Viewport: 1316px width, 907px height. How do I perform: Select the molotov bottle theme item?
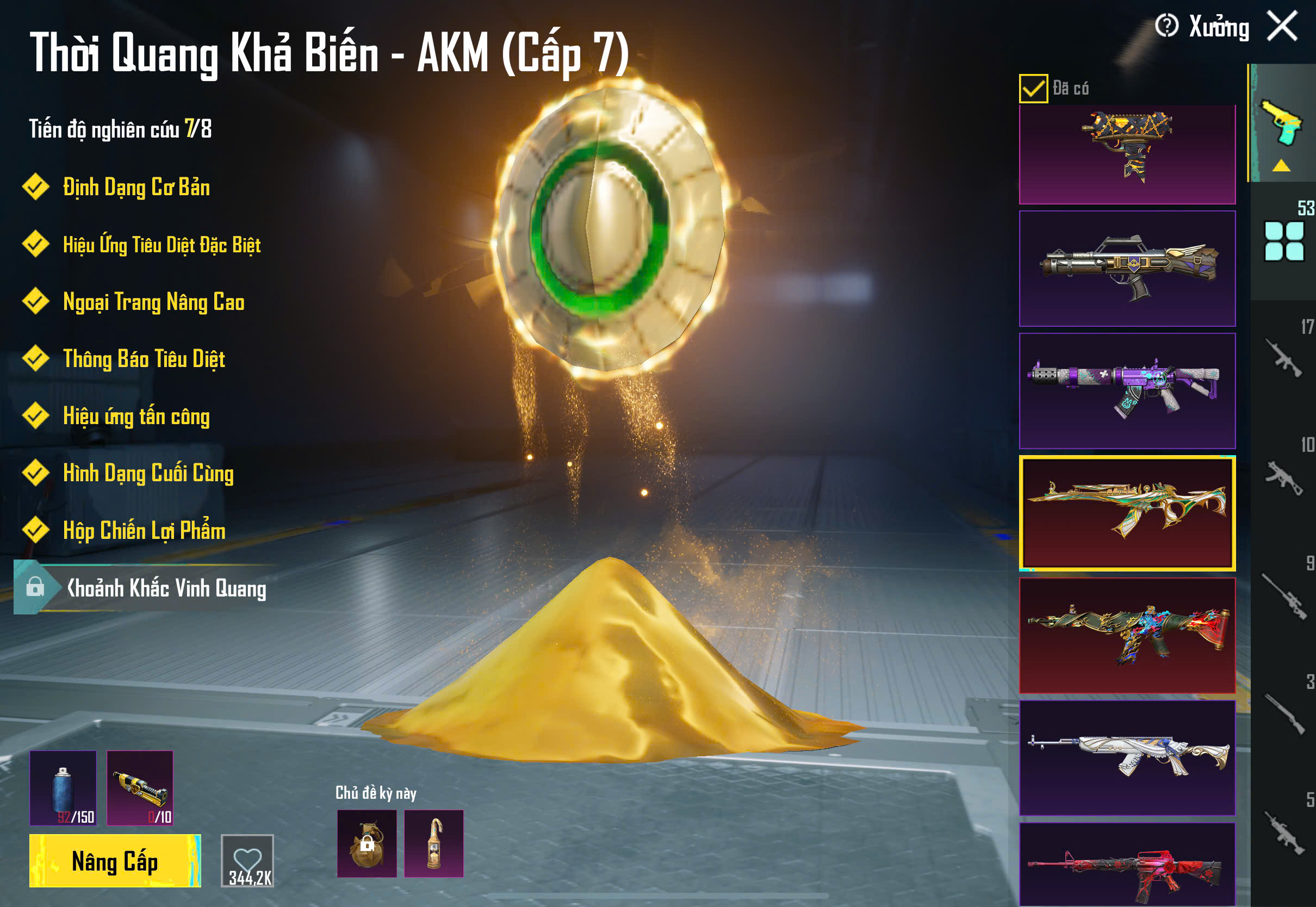433,843
